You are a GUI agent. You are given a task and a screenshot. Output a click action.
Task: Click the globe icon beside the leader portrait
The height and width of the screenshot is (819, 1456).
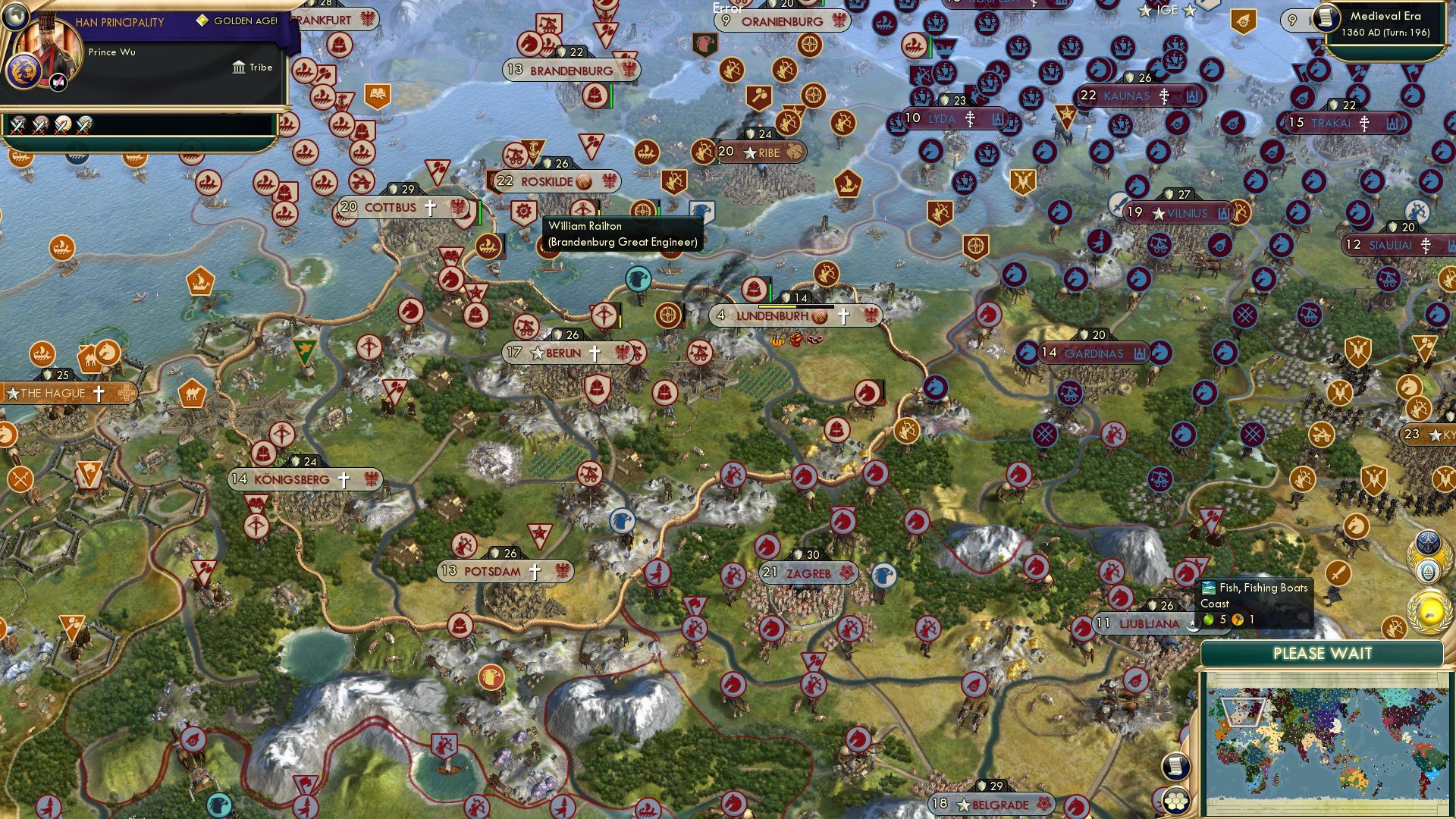15,18
